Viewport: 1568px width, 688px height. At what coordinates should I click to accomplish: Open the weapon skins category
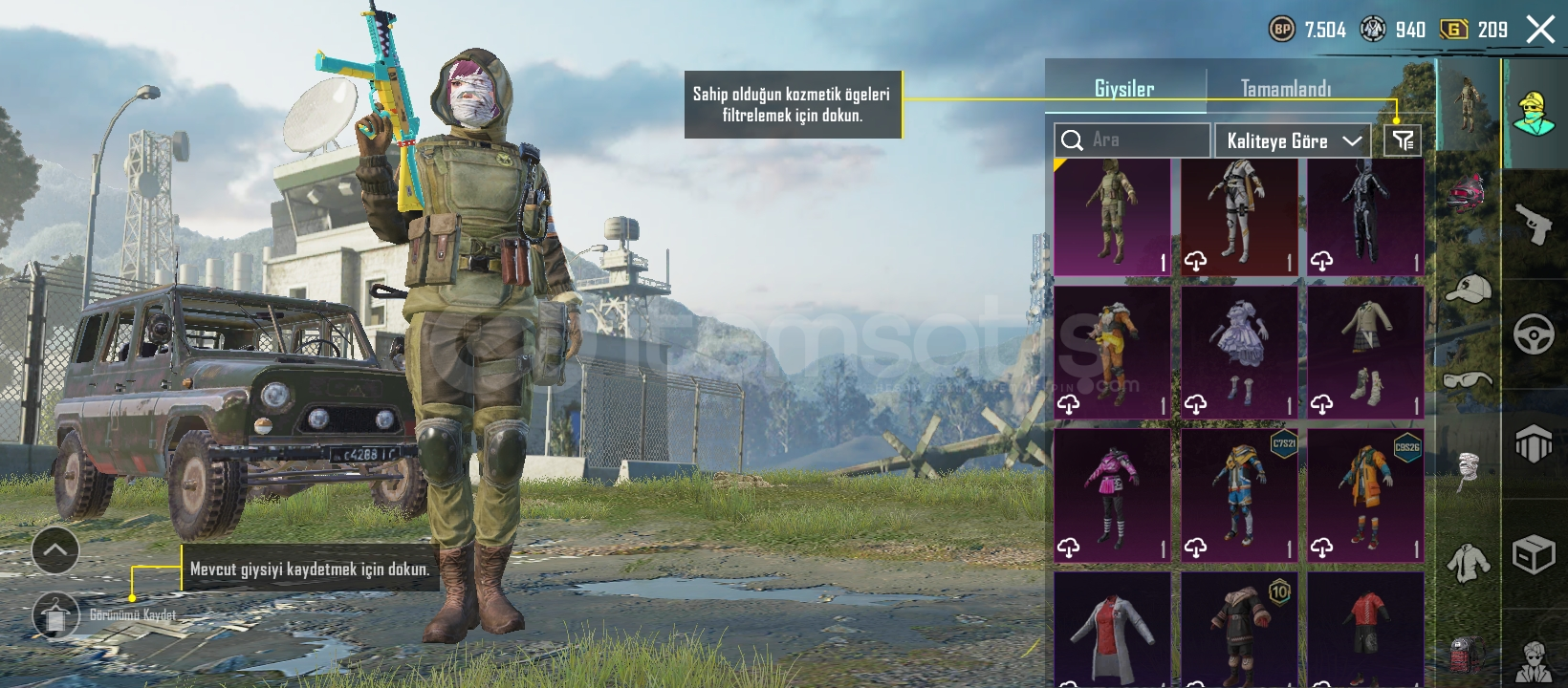[x=1534, y=224]
